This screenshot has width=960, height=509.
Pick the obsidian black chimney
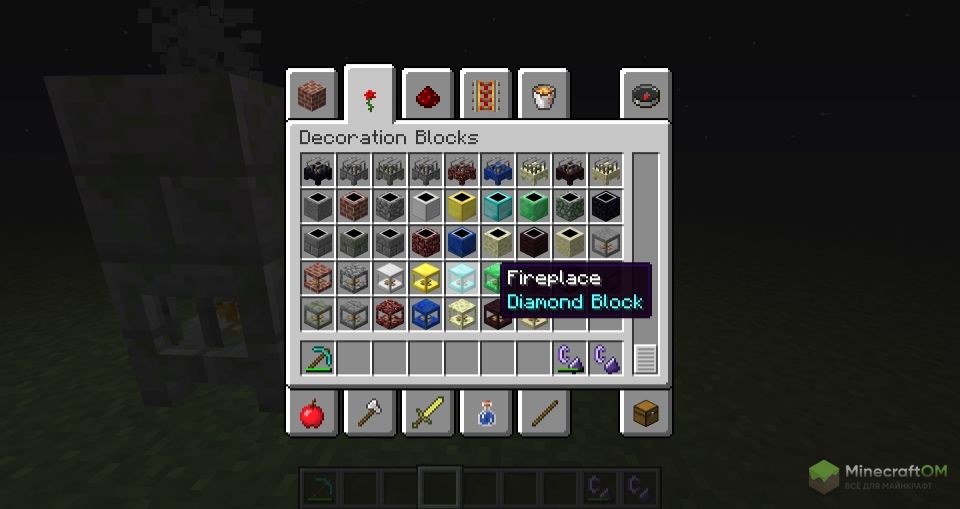click(x=606, y=207)
